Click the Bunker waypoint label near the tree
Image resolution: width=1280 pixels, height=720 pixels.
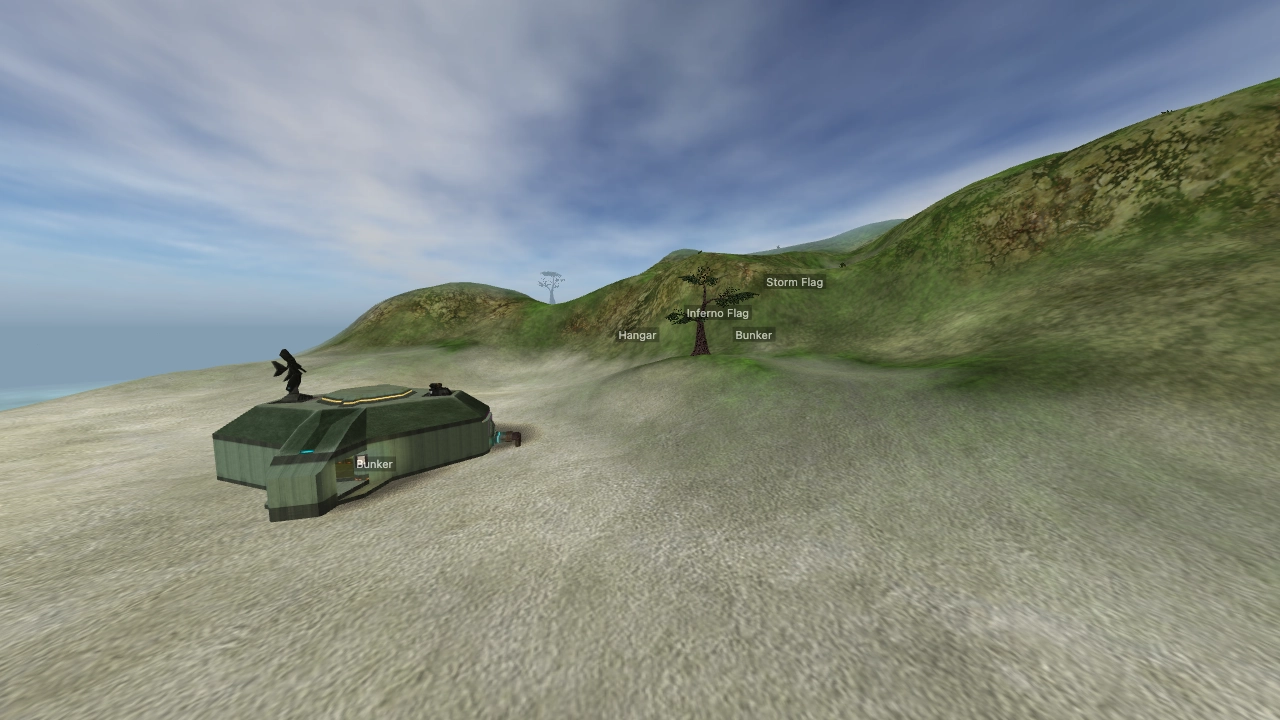pos(755,334)
